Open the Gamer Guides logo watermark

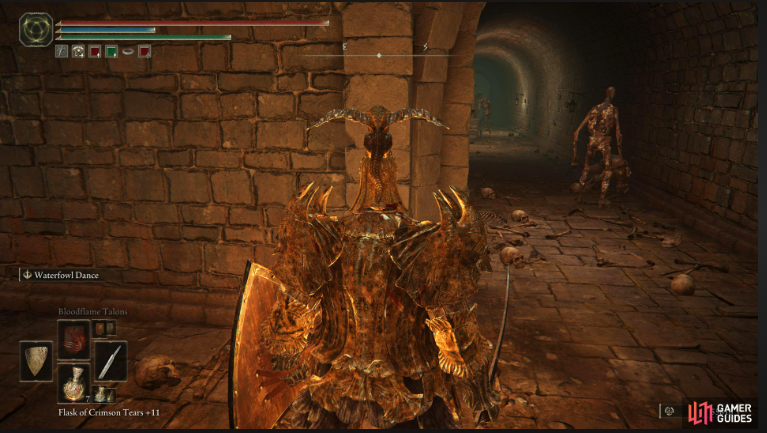point(718,411)
